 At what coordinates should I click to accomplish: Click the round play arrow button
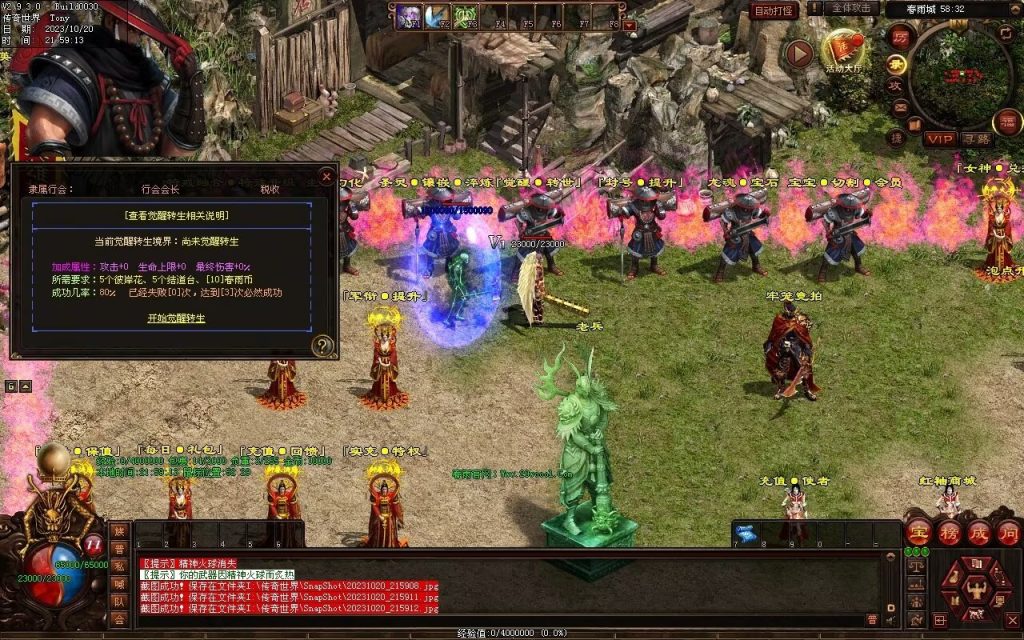pos(798,53)
